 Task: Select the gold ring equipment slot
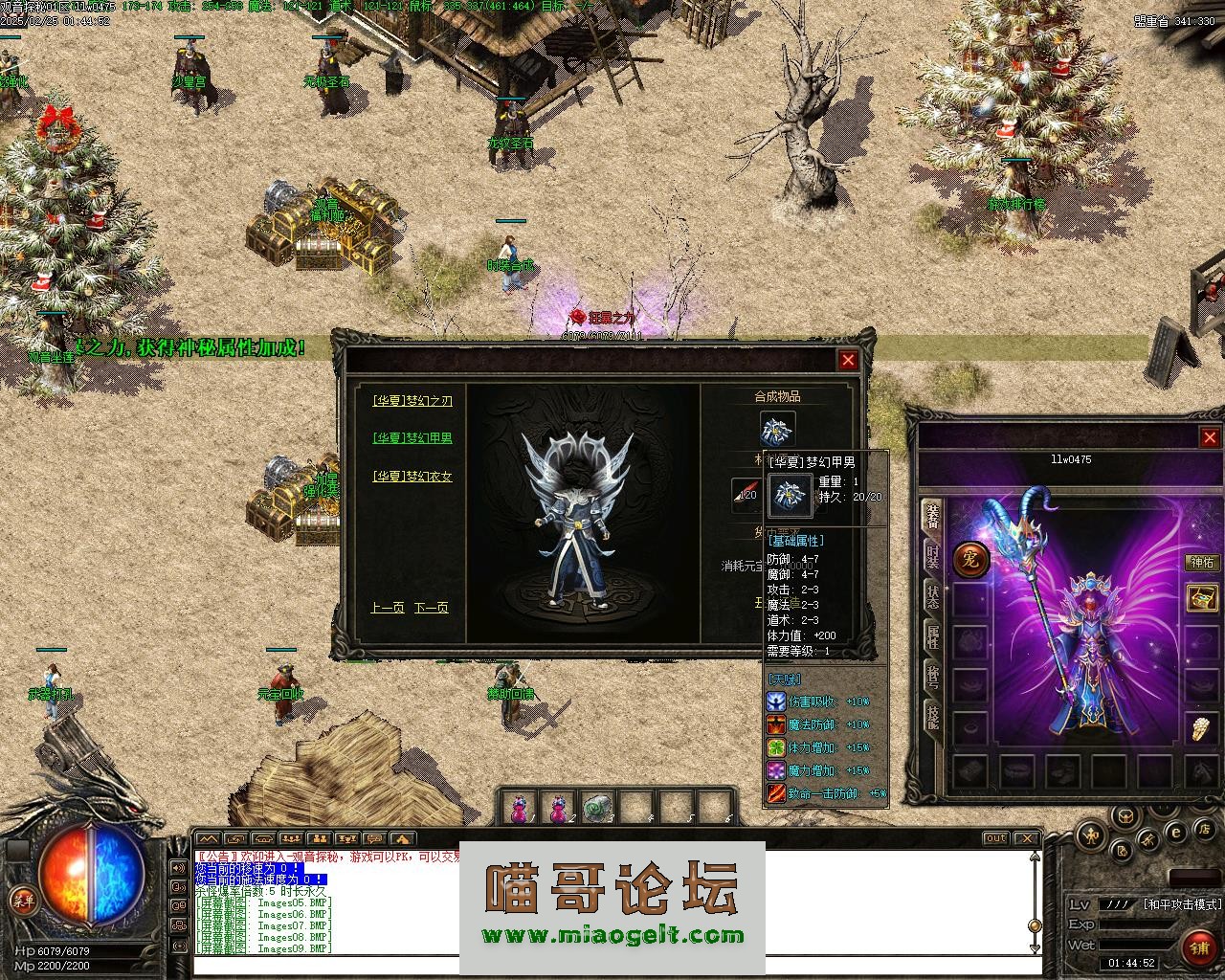pyautogui.click(x=1201, y=729)
